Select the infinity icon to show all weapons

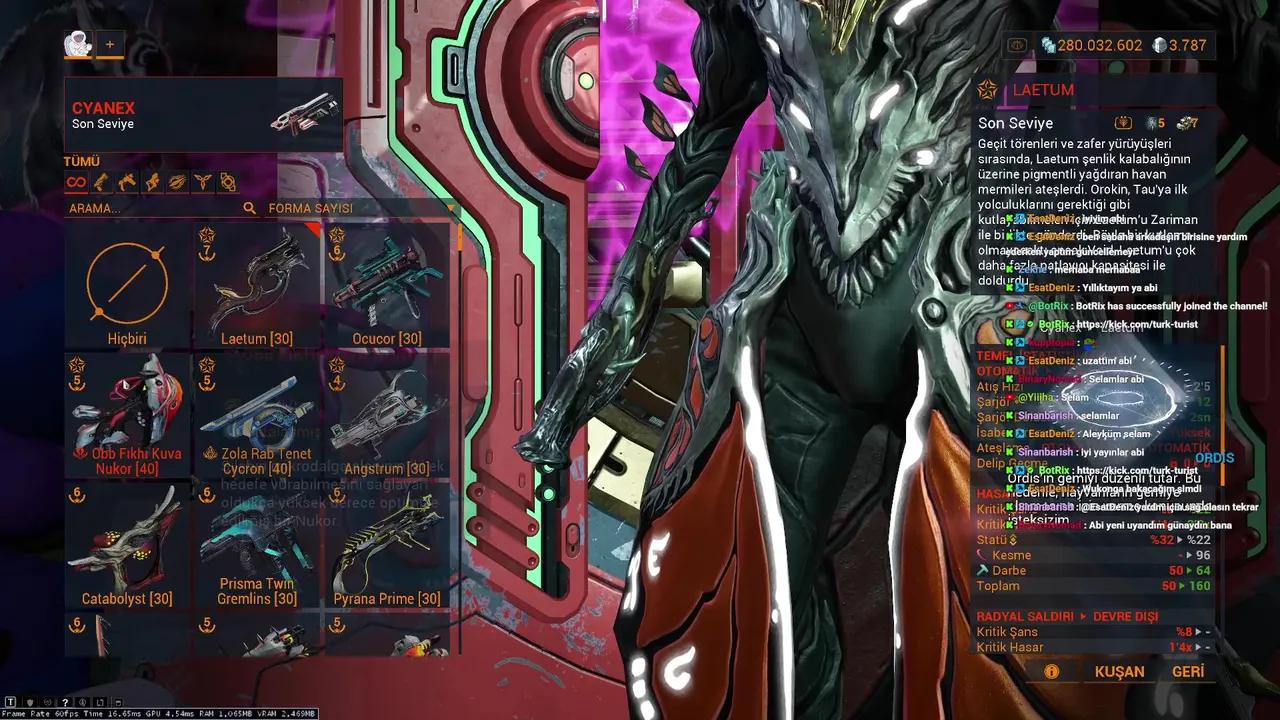coord(76,181)
